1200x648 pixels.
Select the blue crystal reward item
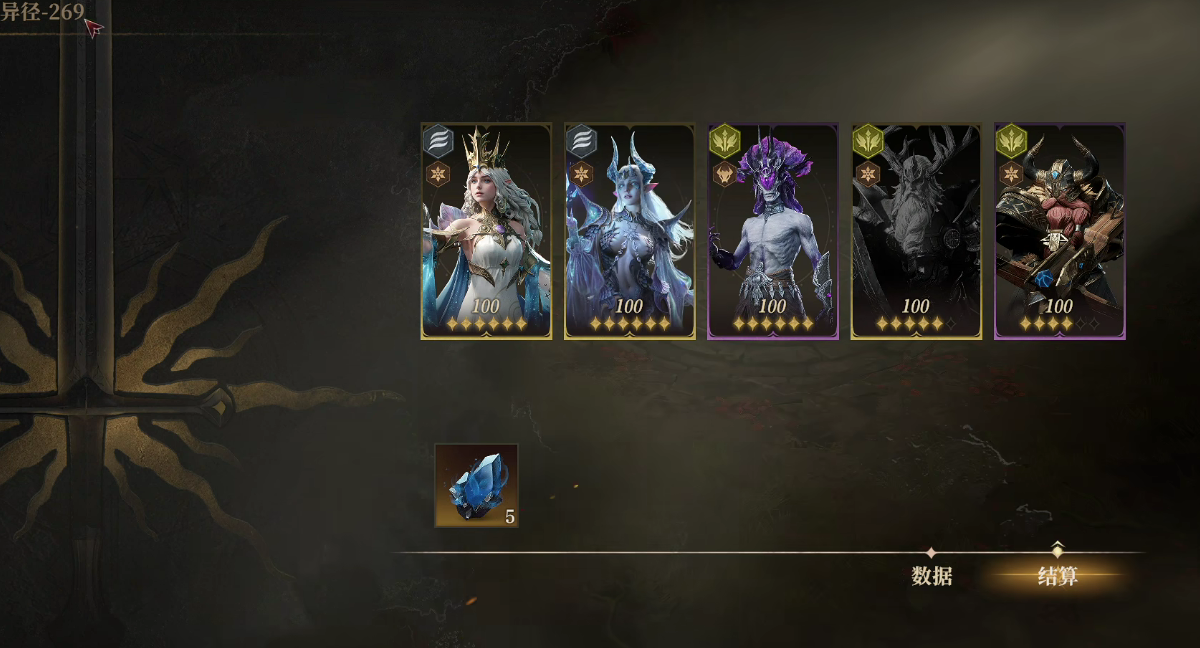[476, 486]
